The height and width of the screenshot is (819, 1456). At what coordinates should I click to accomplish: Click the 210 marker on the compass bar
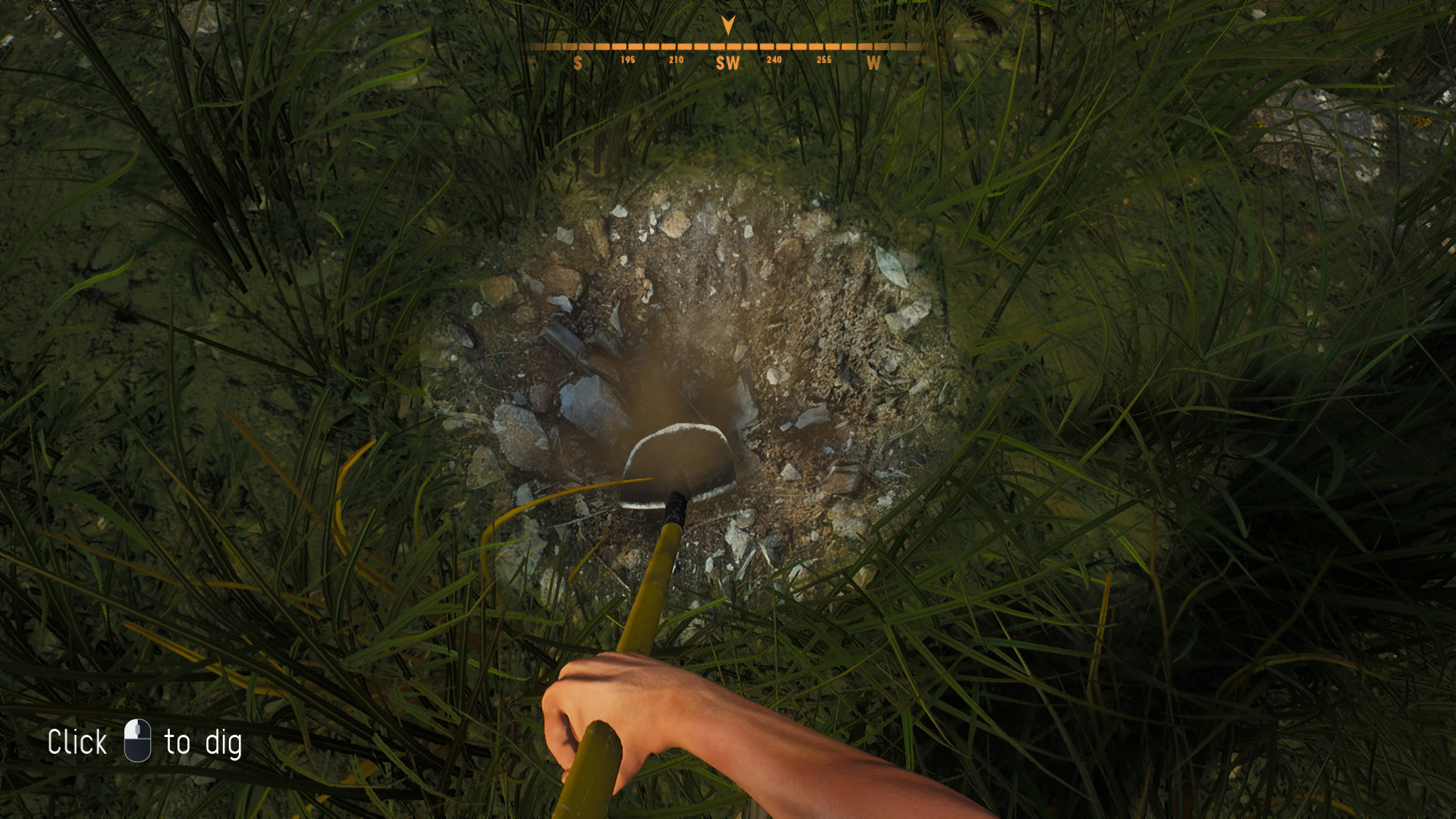675,59
